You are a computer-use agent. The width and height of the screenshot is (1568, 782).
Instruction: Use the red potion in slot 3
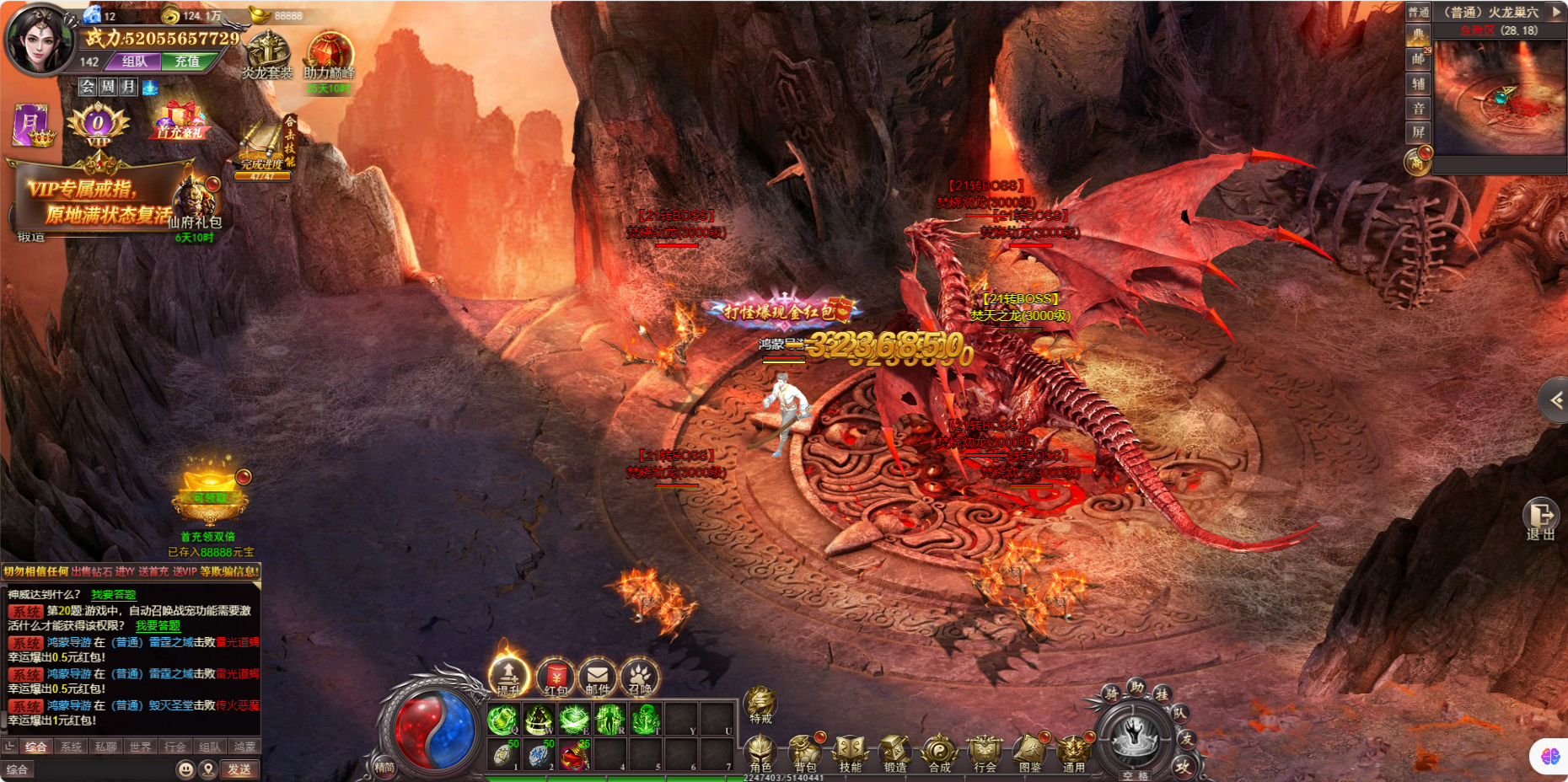click(x=574, y=755)
